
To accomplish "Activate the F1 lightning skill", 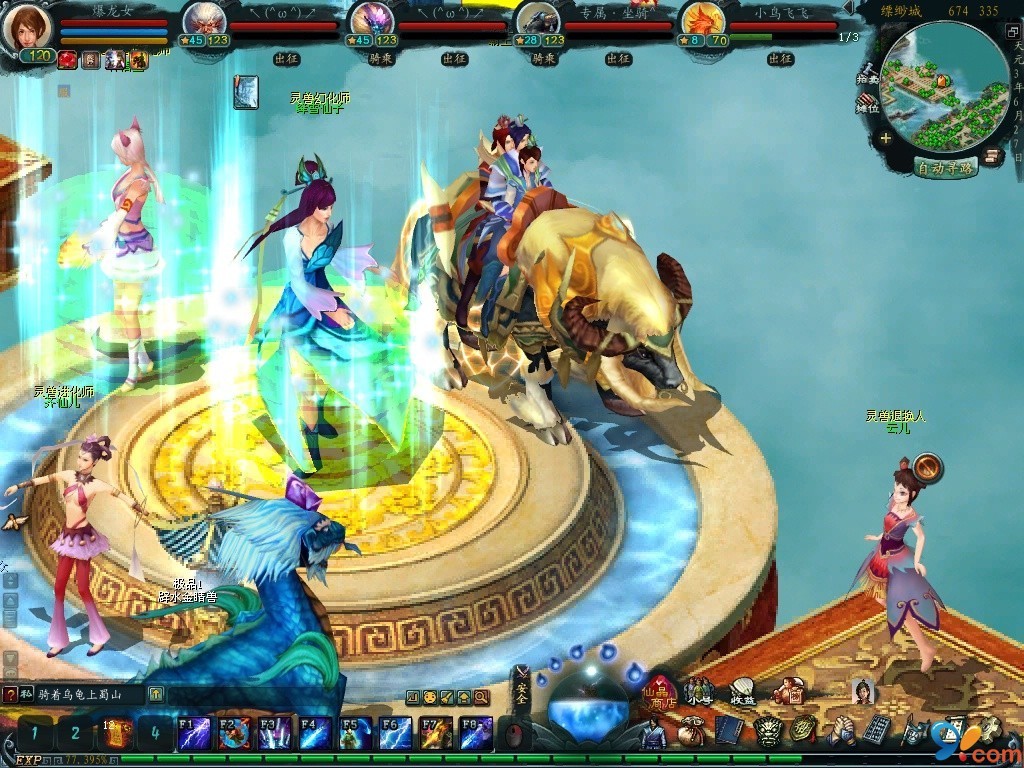I will (193, 733).
